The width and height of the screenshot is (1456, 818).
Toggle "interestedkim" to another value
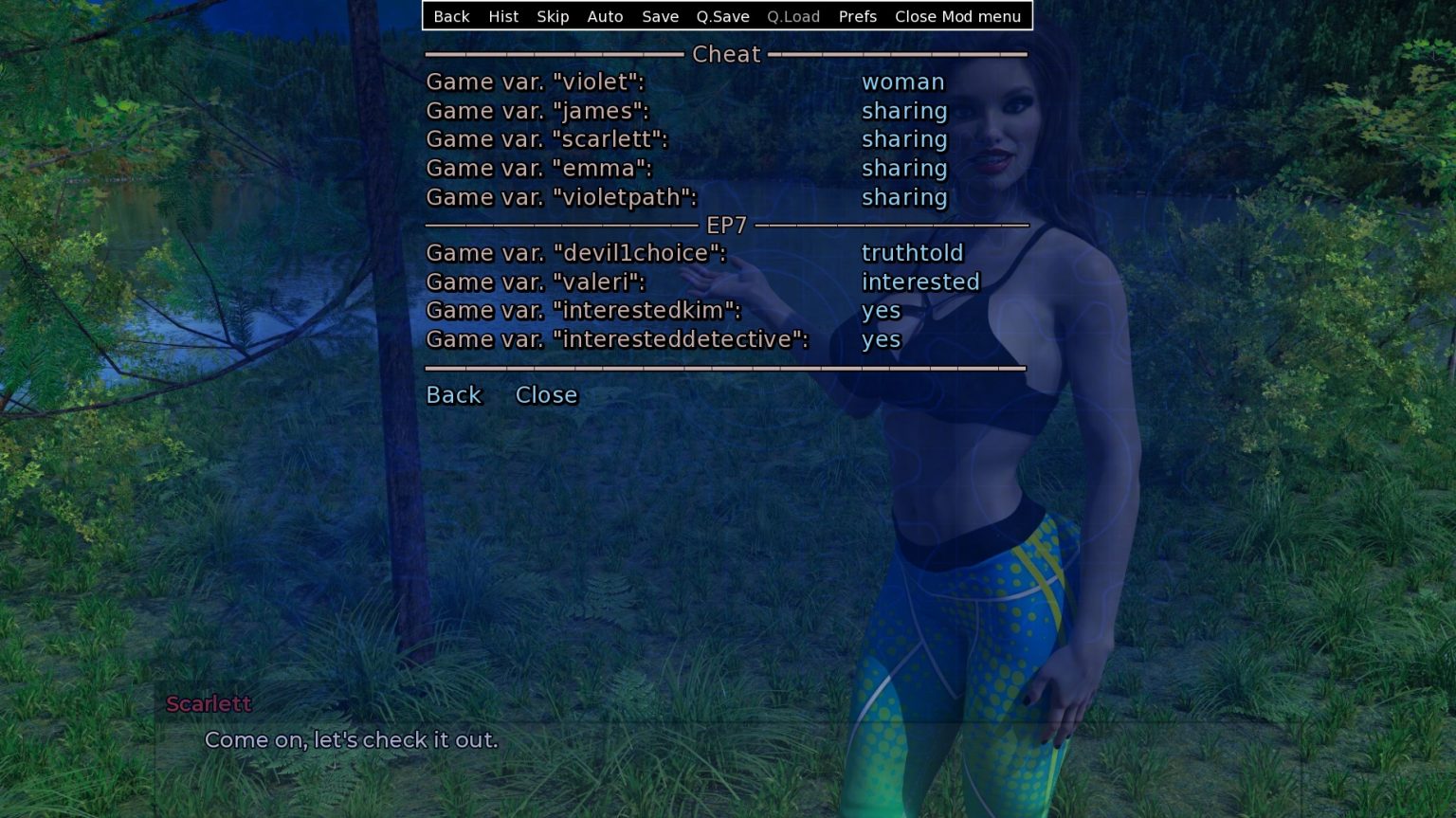click(881, 310)
